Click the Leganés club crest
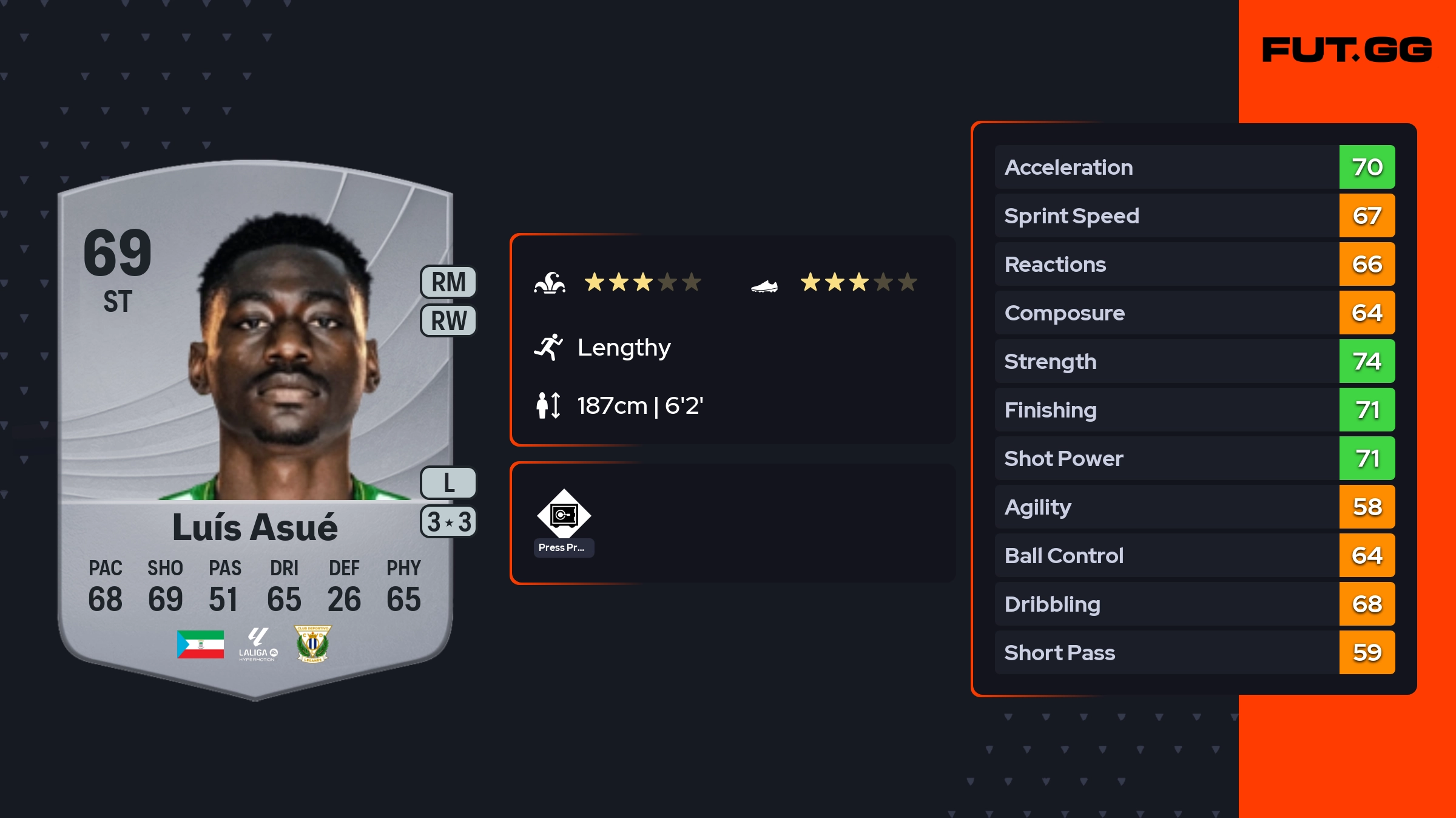Screen dimensions: 1456x818 click(x=312, y=644)
